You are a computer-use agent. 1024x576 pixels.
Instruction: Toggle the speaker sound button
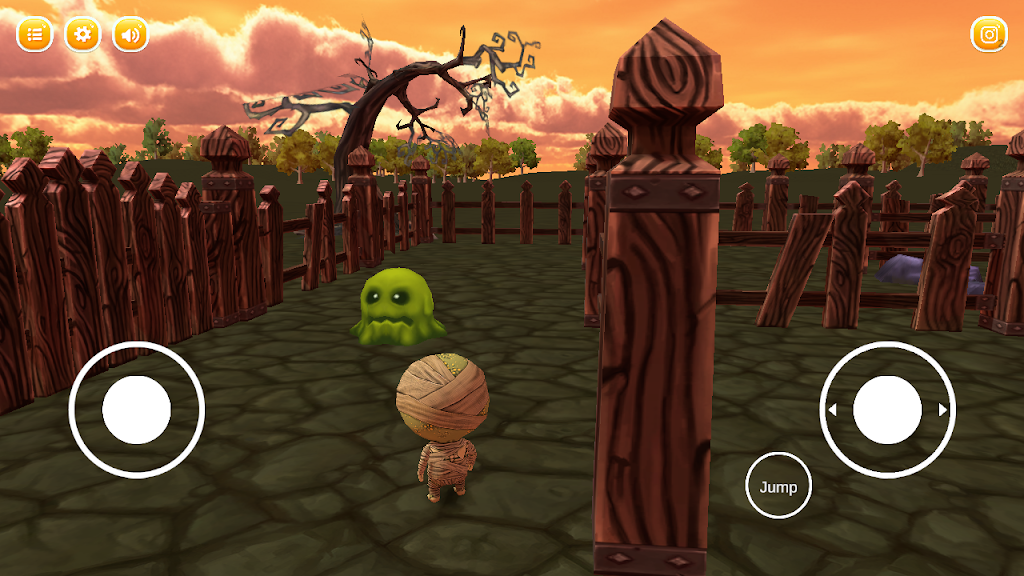tap(130, 35)
